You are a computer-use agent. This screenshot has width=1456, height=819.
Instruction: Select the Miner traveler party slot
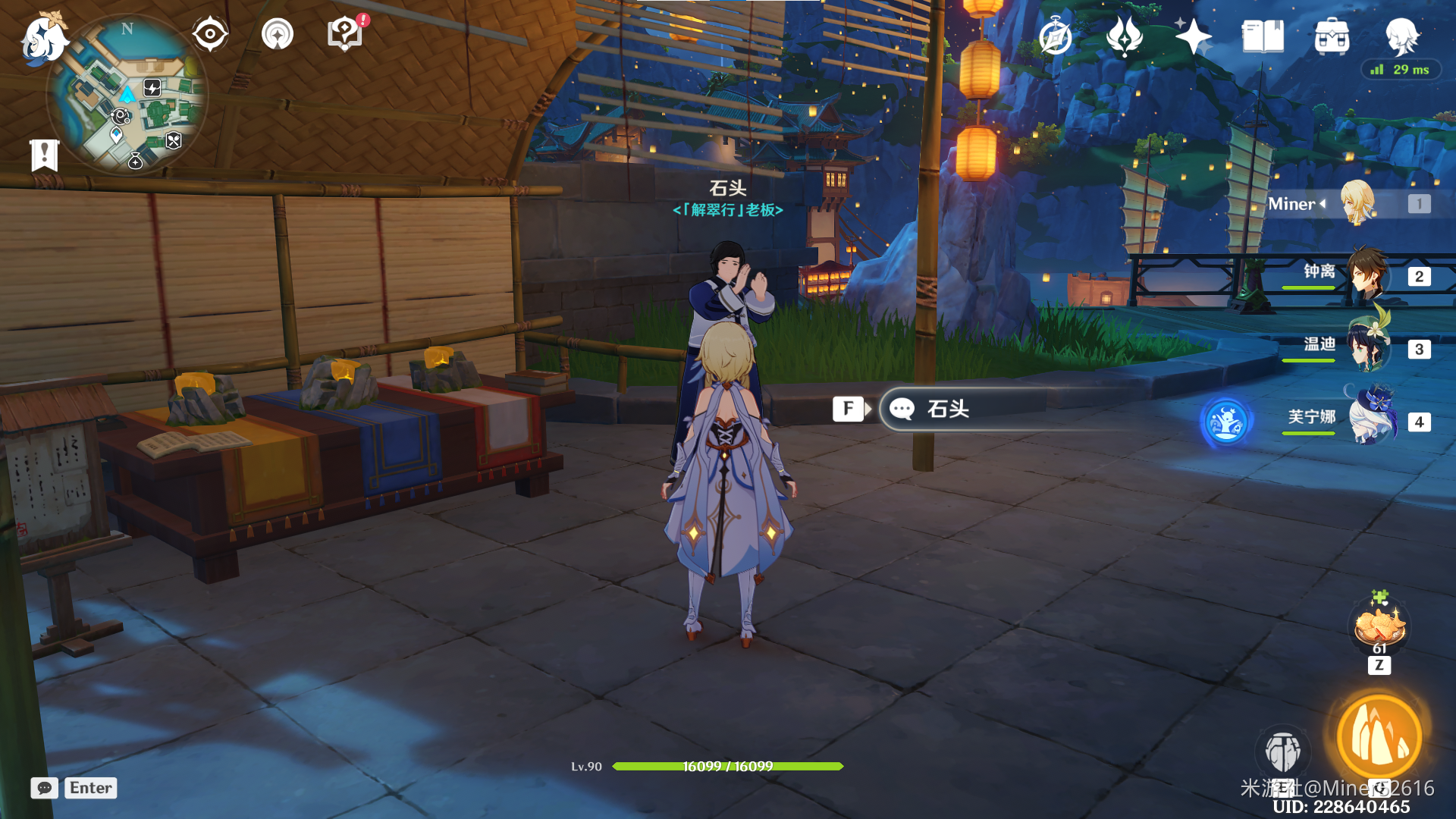pyautogui.click(x=1357, y=203)
